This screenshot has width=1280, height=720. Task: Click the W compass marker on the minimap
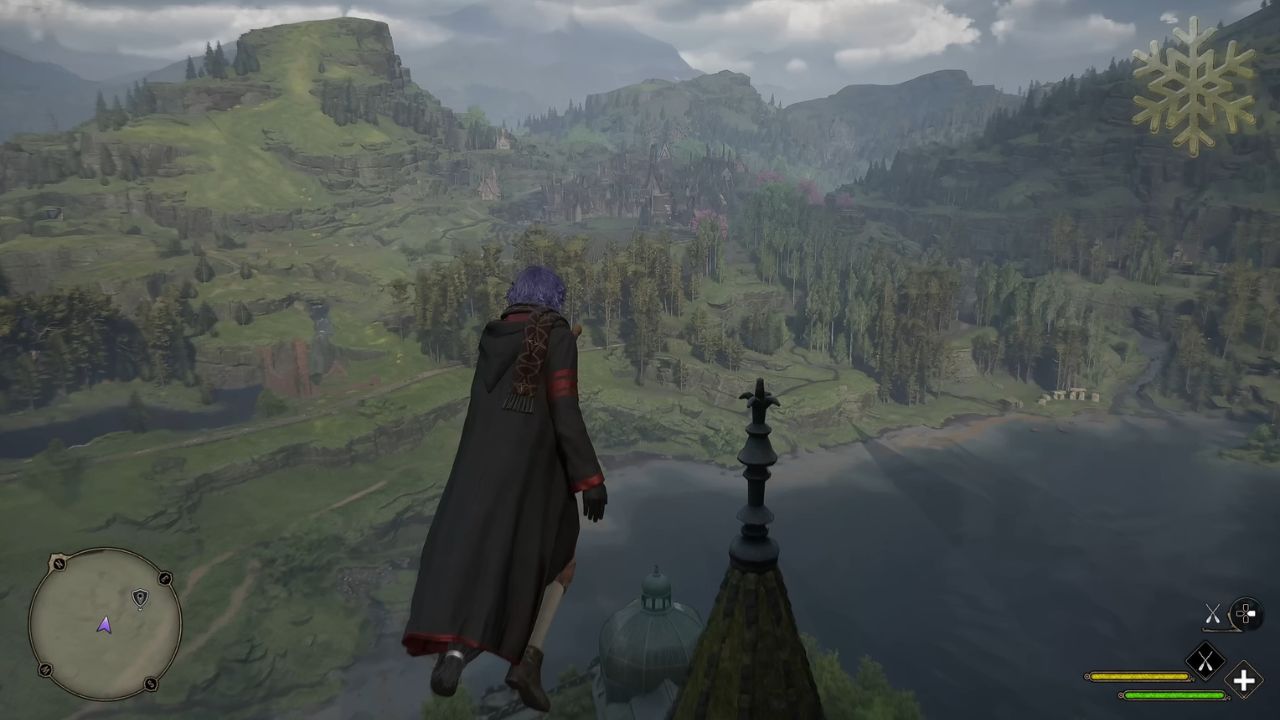click(44, 669)
